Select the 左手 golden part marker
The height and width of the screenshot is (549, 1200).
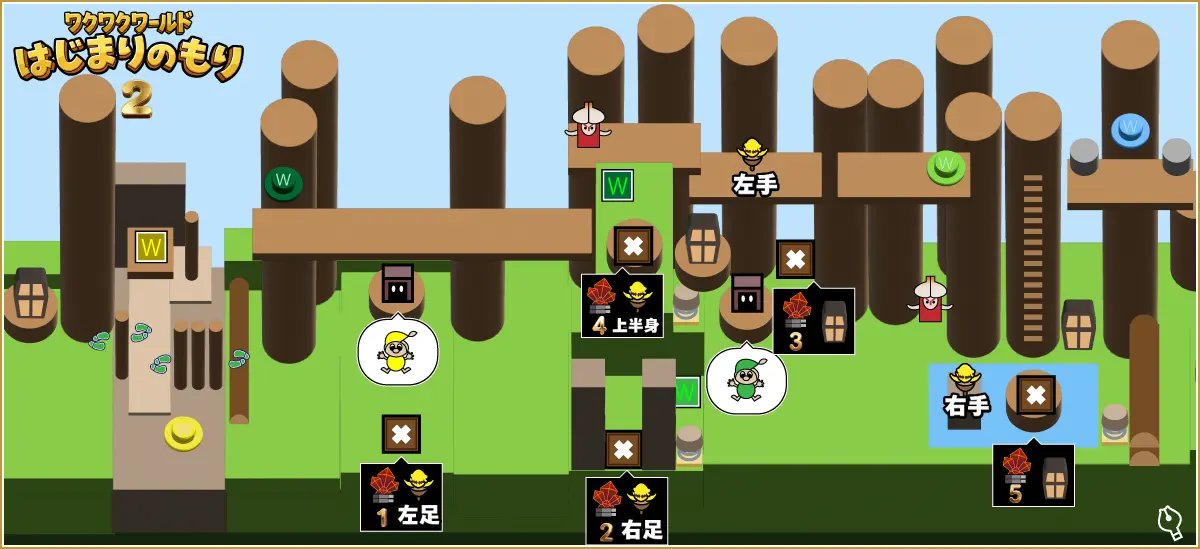tap(754, 168)
